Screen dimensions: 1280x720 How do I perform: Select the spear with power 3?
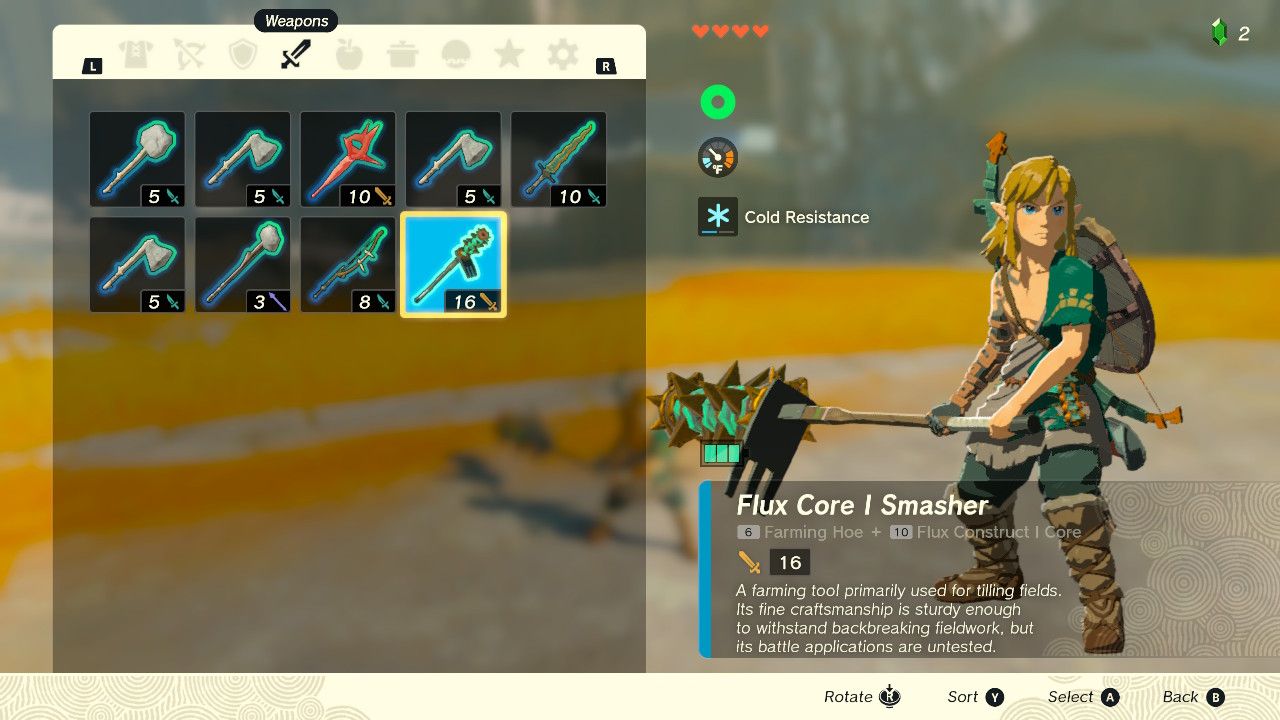[243, 265]
